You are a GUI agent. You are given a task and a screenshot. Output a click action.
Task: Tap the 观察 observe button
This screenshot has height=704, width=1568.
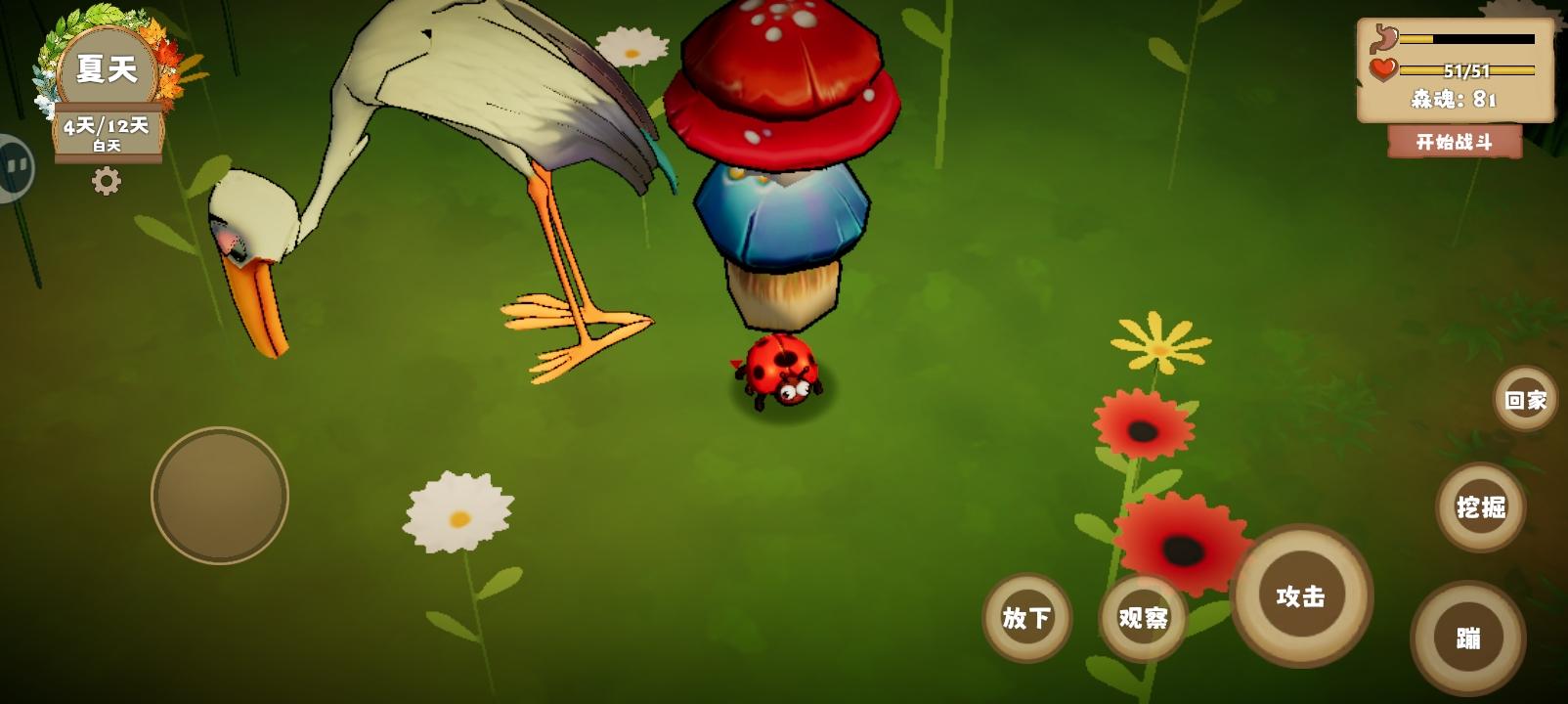(x=1143, y=618)
